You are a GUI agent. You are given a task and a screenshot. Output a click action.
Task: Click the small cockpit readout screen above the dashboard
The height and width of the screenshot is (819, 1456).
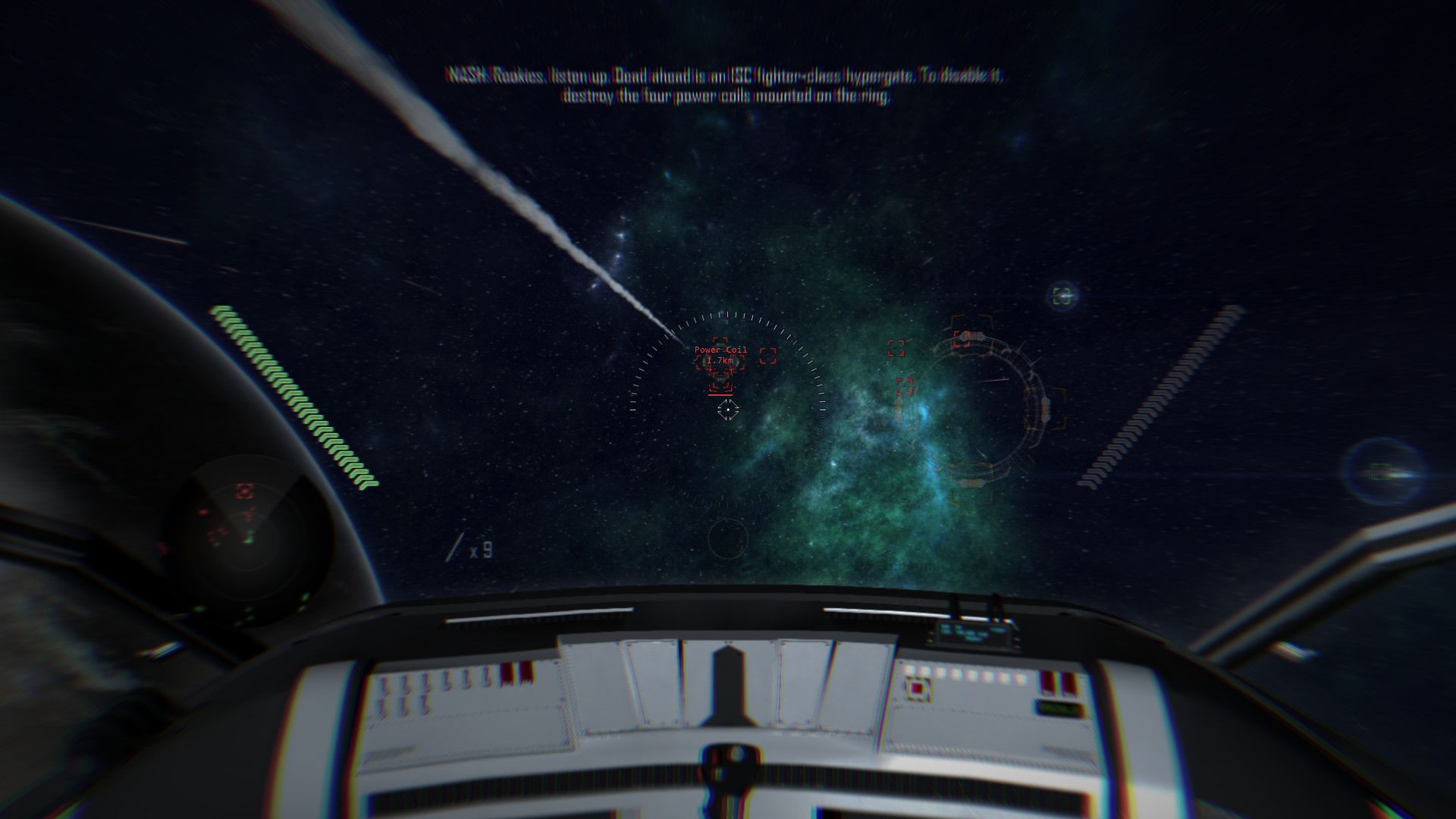tap(973, 632)
